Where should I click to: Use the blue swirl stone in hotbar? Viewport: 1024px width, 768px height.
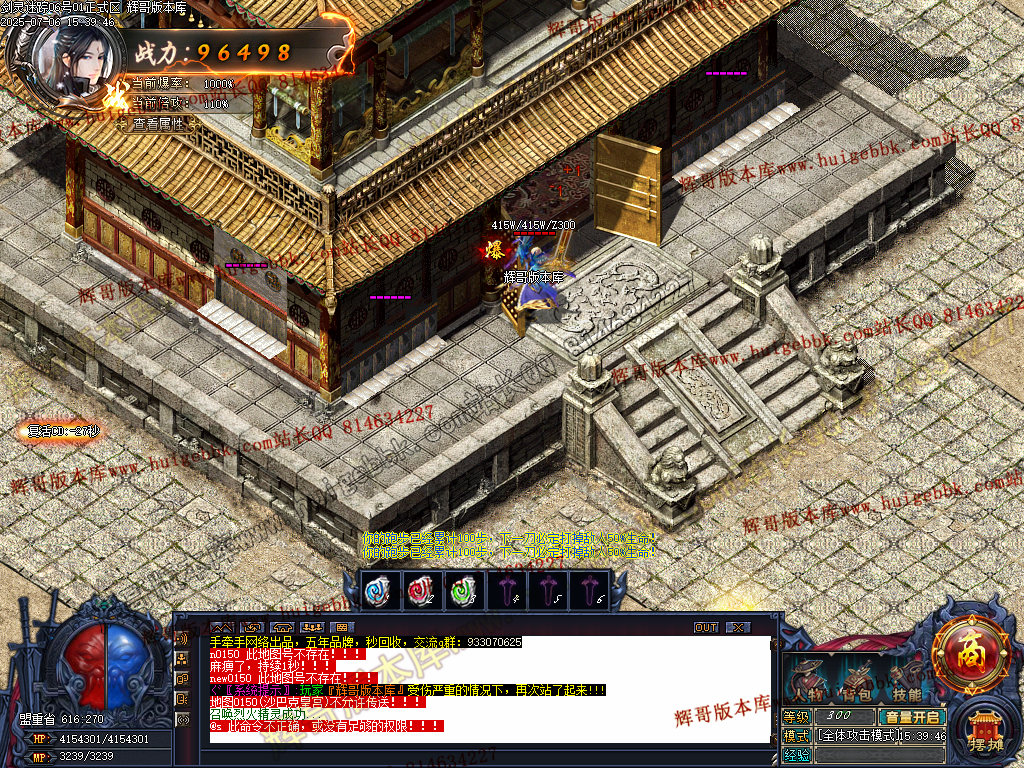click(x=379, y=590)
